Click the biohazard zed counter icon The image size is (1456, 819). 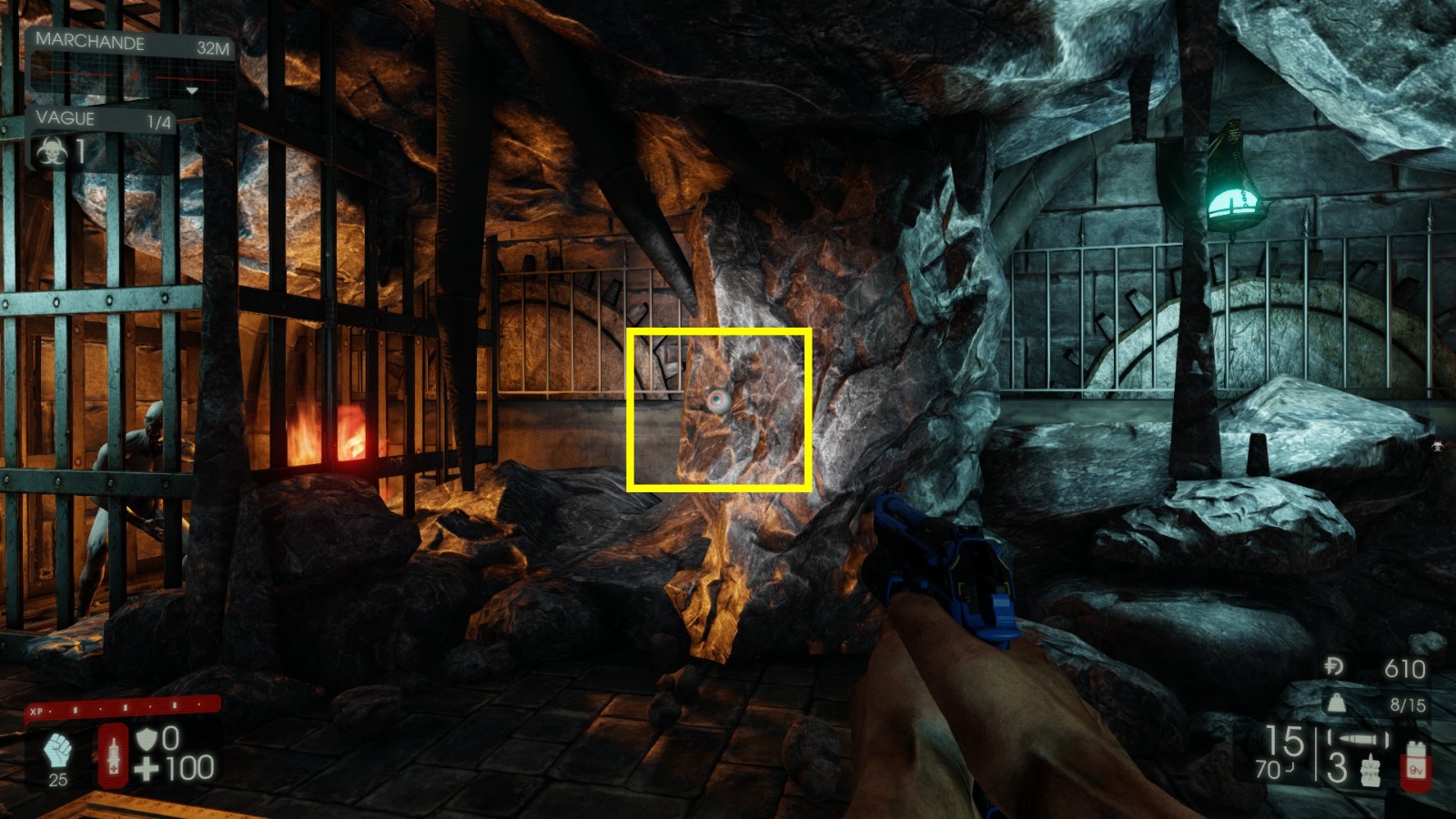(x=52, y=151)
